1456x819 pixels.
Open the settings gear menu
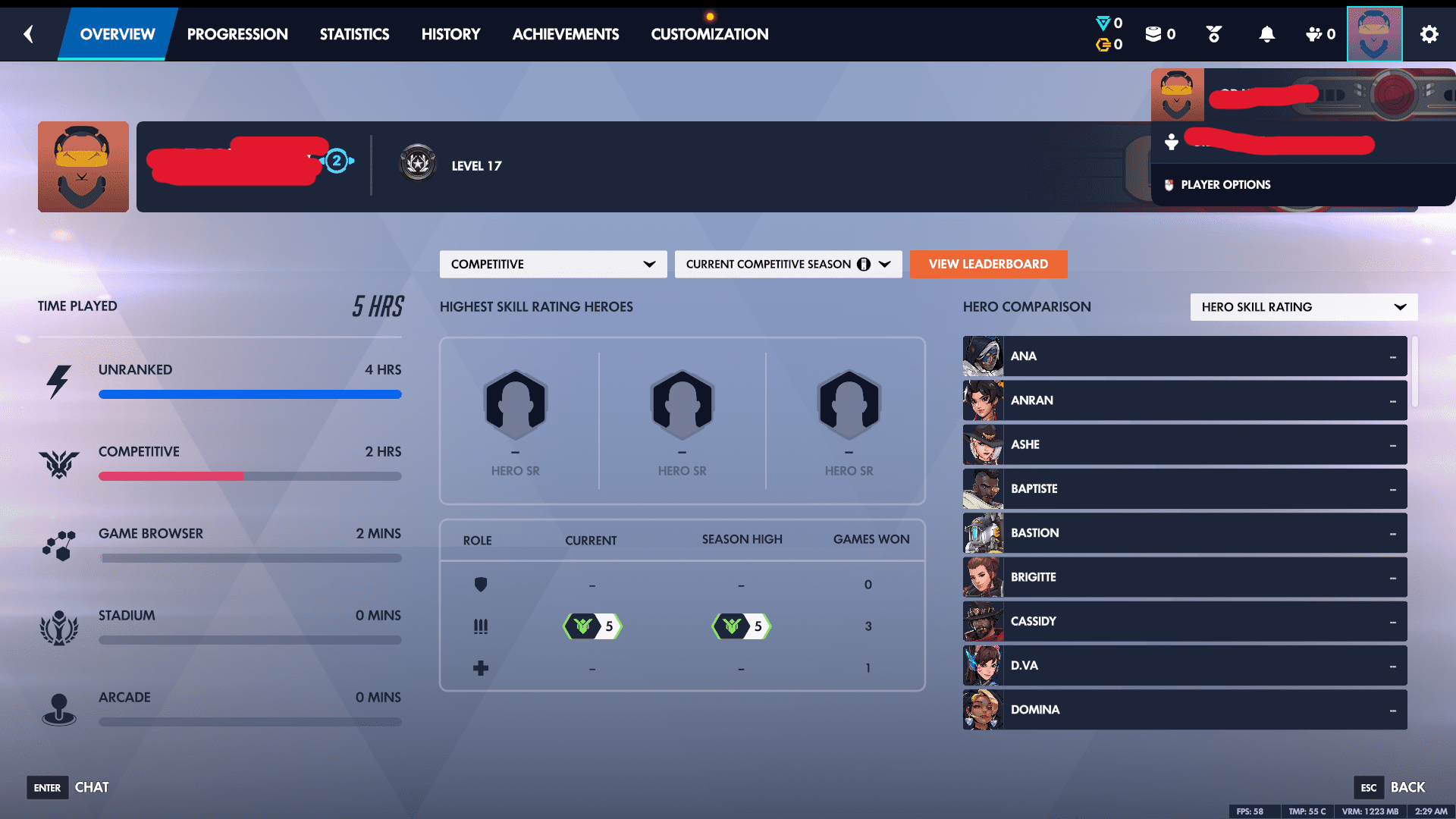(x=1429, y=34)
